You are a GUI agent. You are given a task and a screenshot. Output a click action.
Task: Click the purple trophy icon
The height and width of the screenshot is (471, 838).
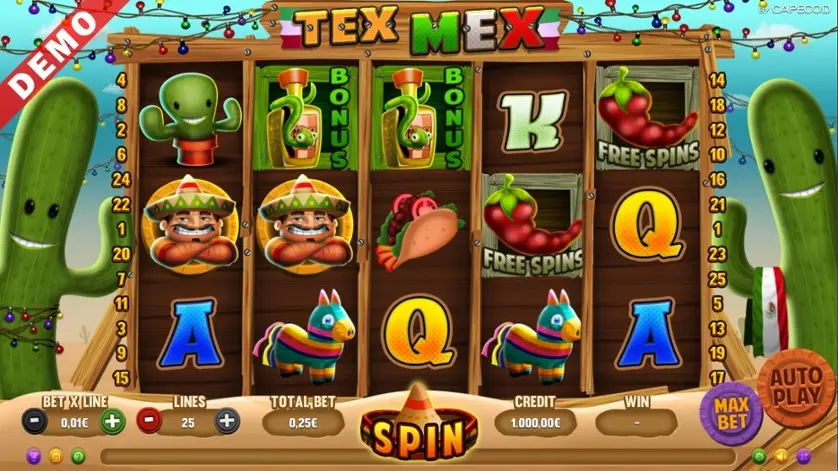33,456
